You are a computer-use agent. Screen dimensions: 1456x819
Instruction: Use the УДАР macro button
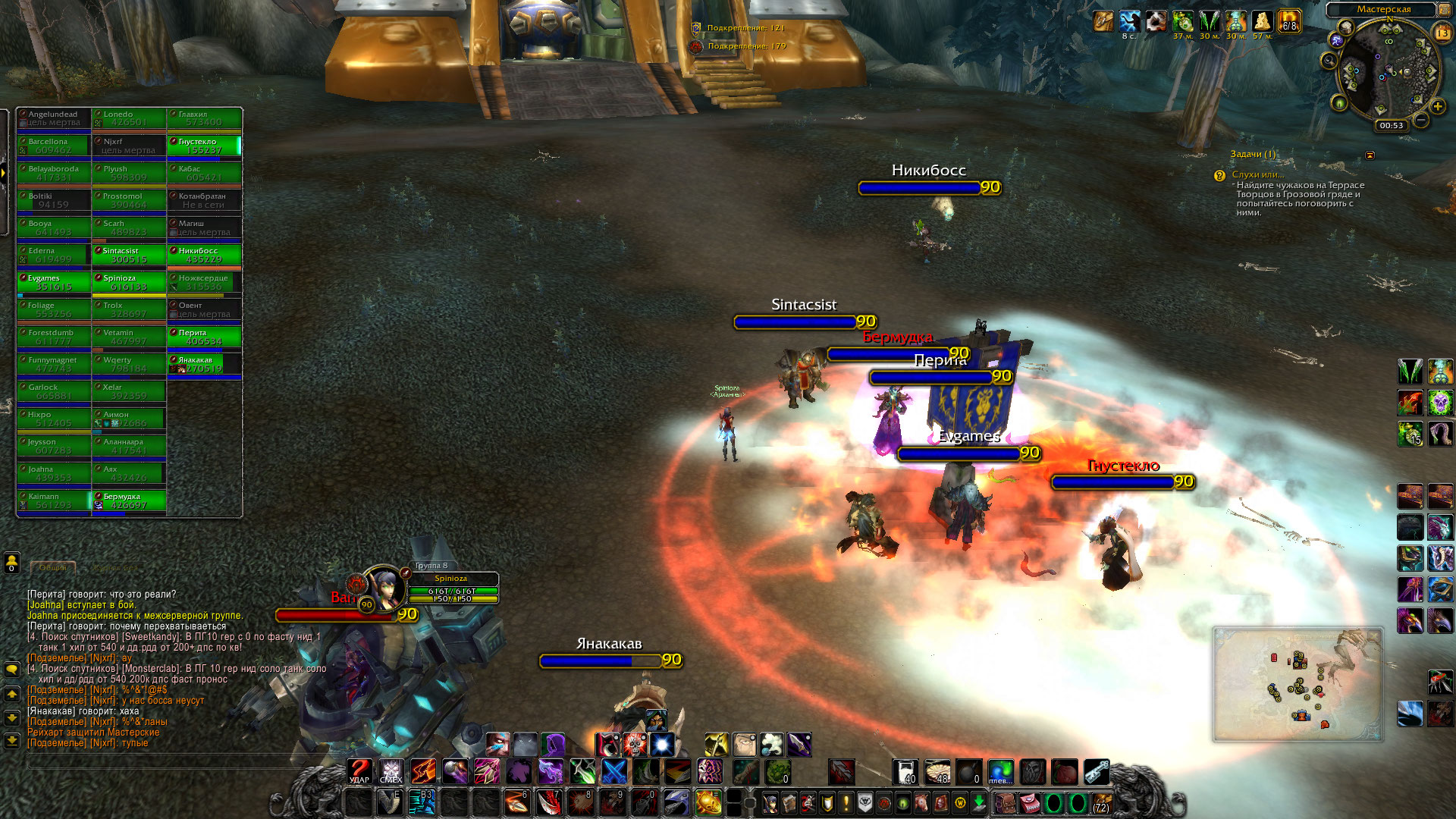click(x=359, y=772)
